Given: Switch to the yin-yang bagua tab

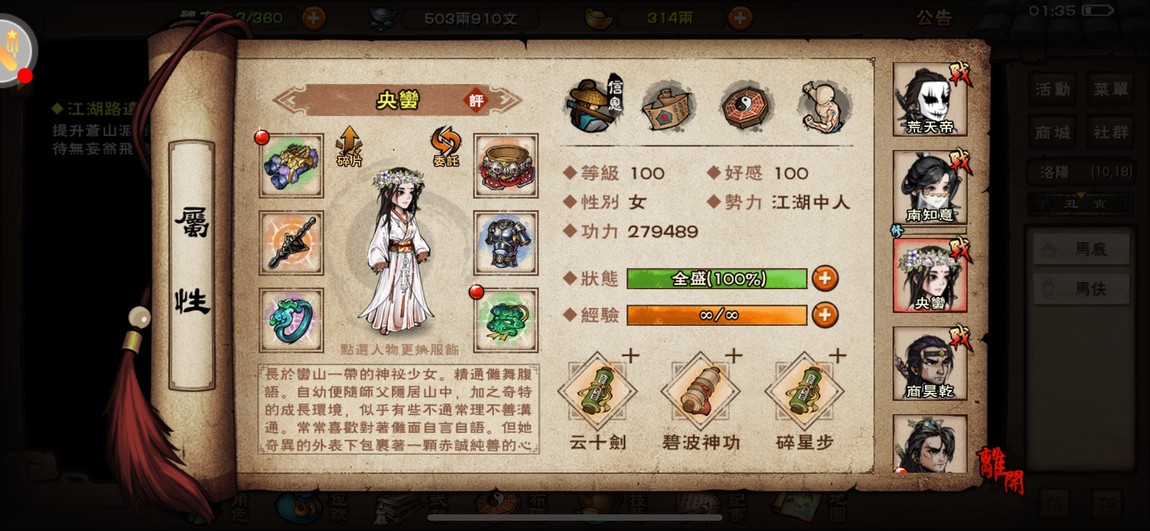Looking at the screenshot, I should (745, 105).
